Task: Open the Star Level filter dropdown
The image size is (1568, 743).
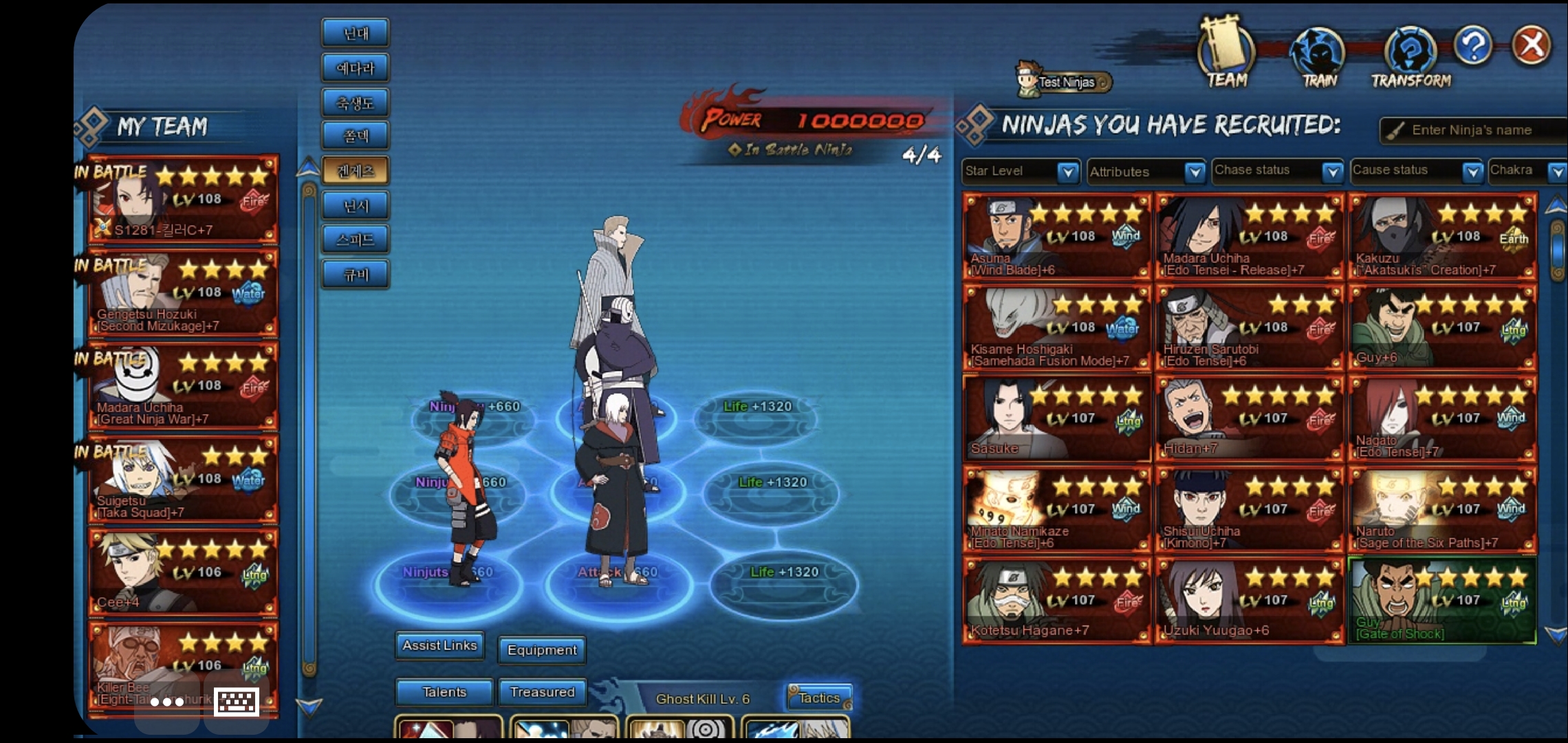Action: coord(1068,171)
